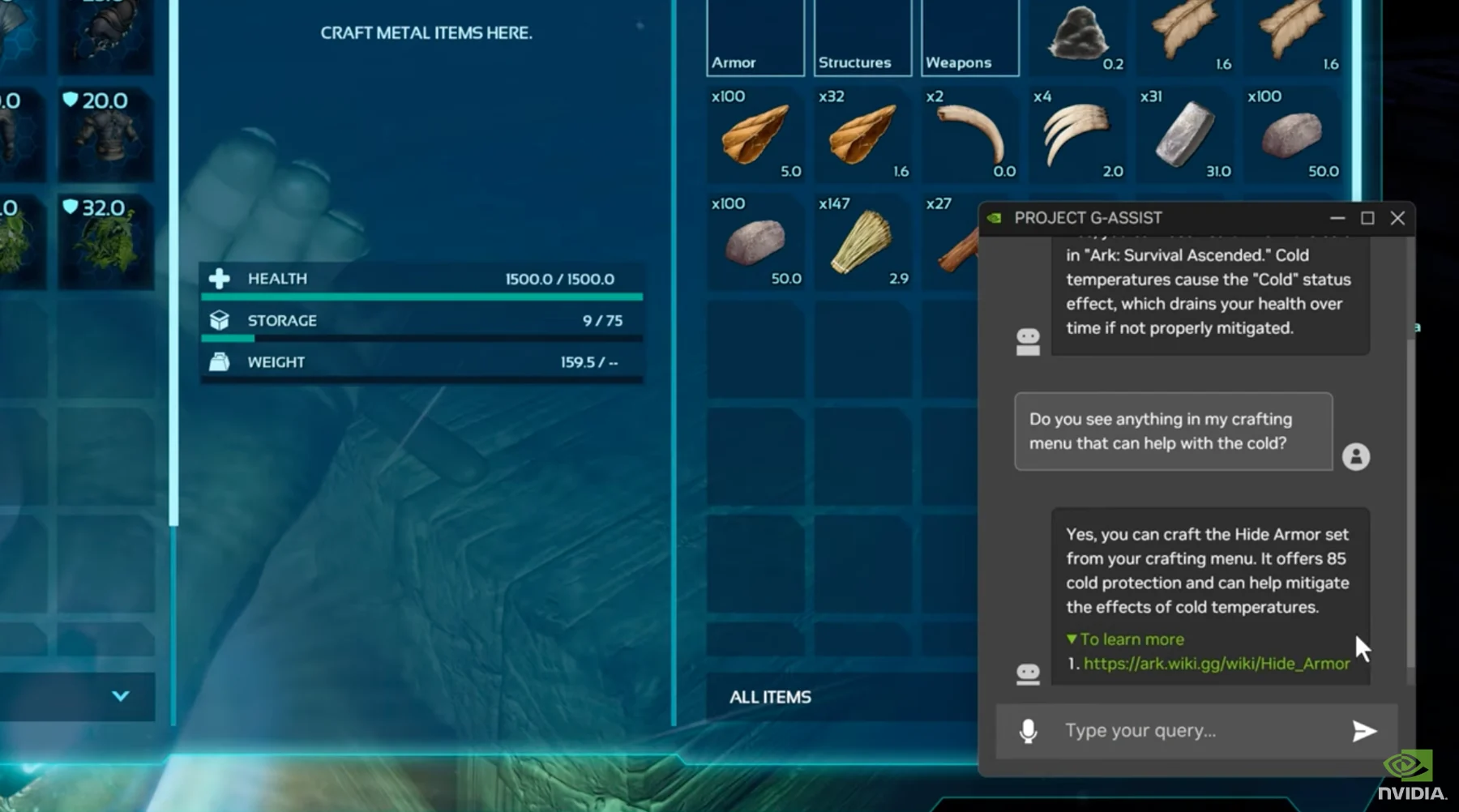The image size is (1459, 812).
Task: Activate the G-Assist microphone button
Action: (1028, 731)
